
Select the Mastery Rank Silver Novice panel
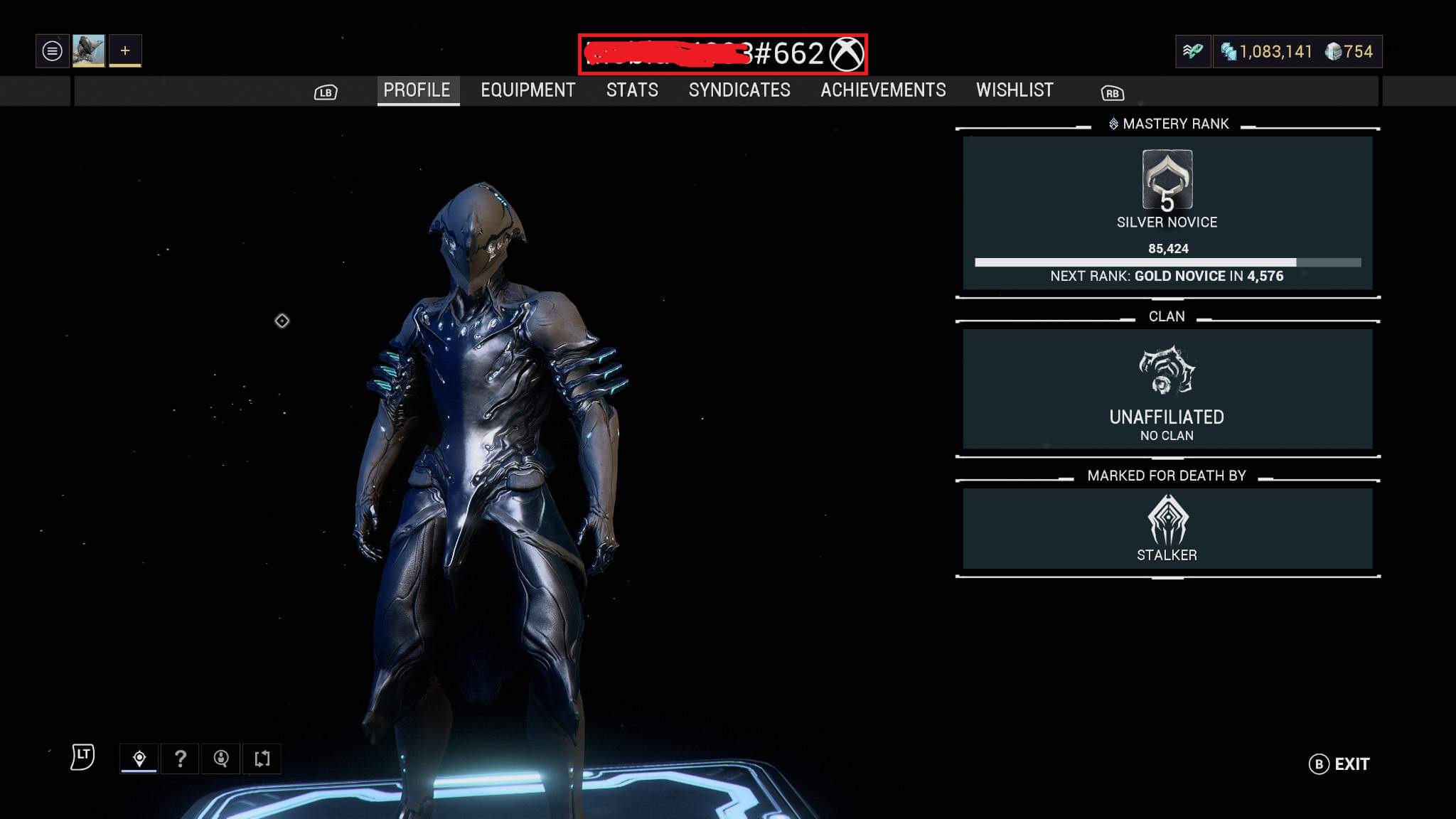1167,213
